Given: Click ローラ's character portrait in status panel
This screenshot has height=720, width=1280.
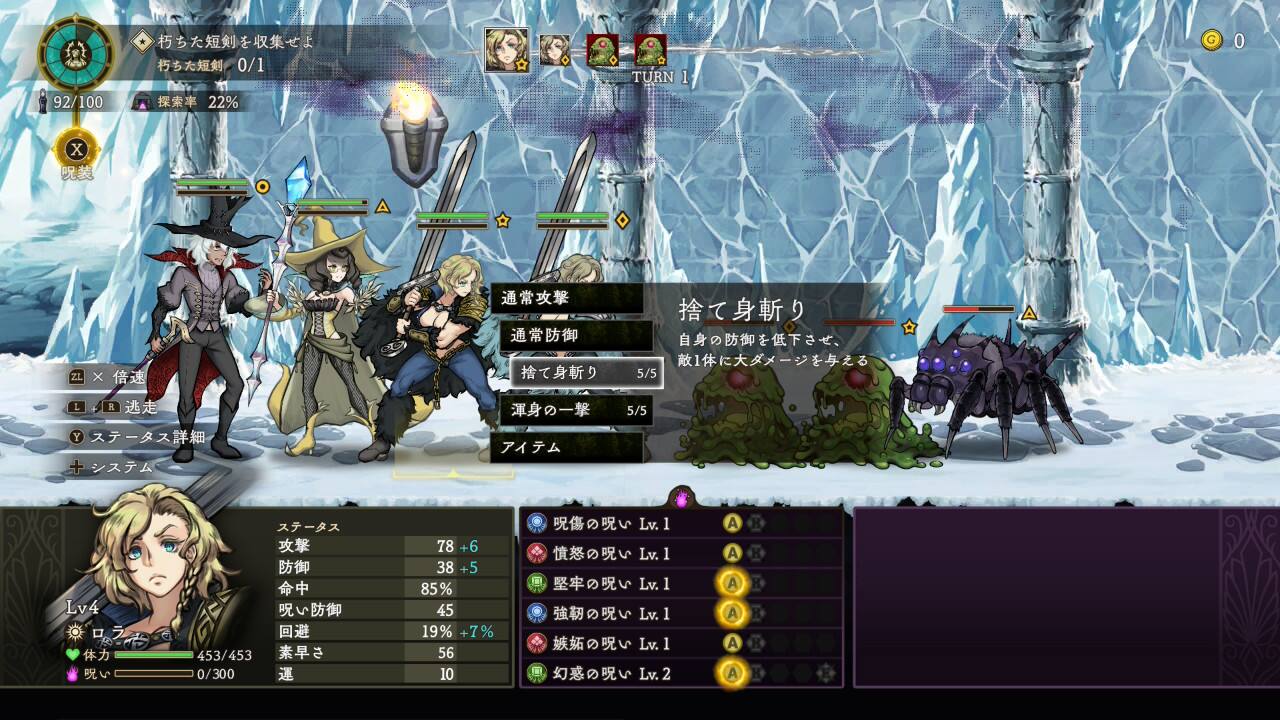Looking at the screenshot, I should (150, 560).
